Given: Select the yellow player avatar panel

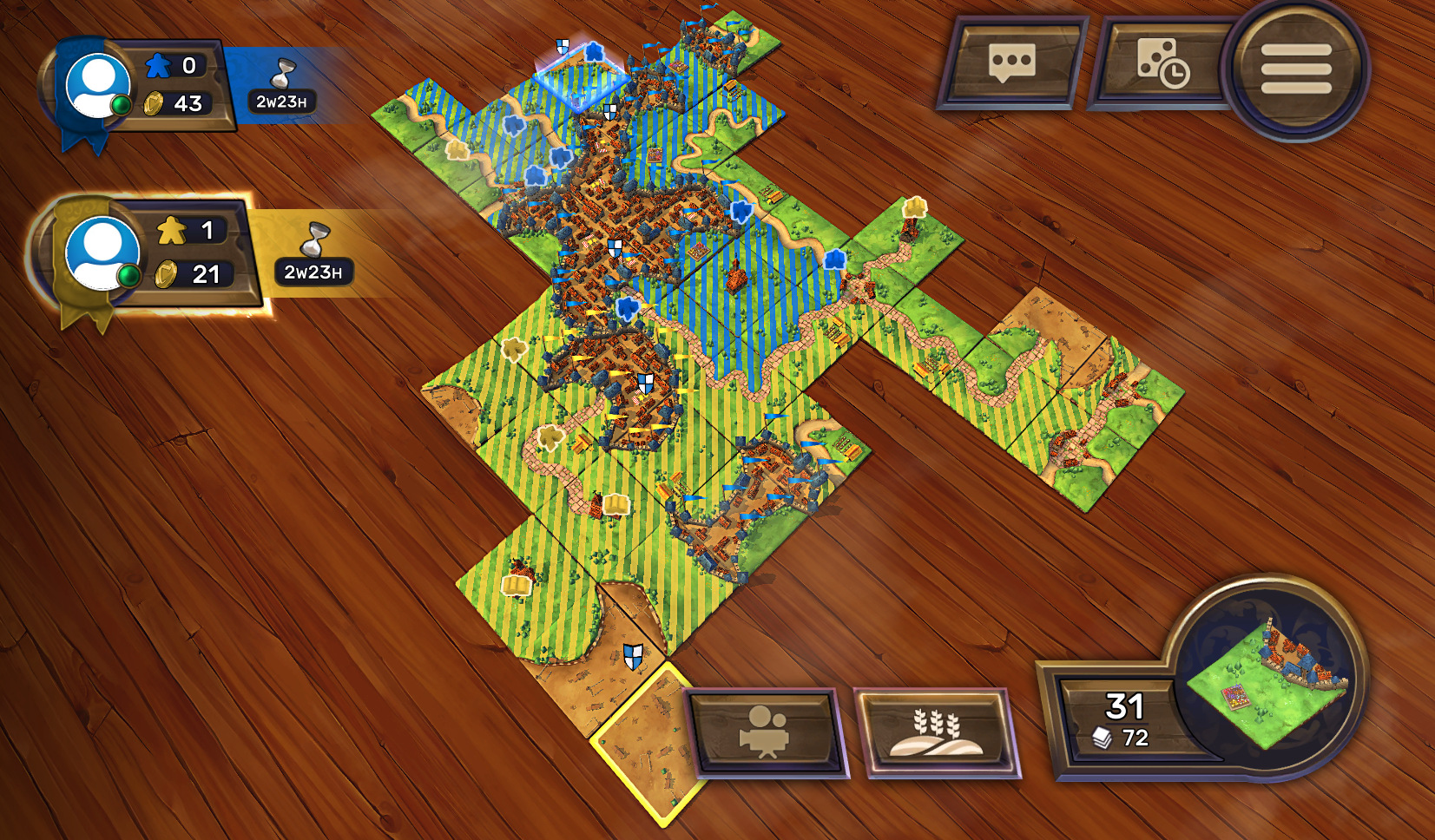Looking at the screenshot, I should pyautogui.click(x=102, y=253).
